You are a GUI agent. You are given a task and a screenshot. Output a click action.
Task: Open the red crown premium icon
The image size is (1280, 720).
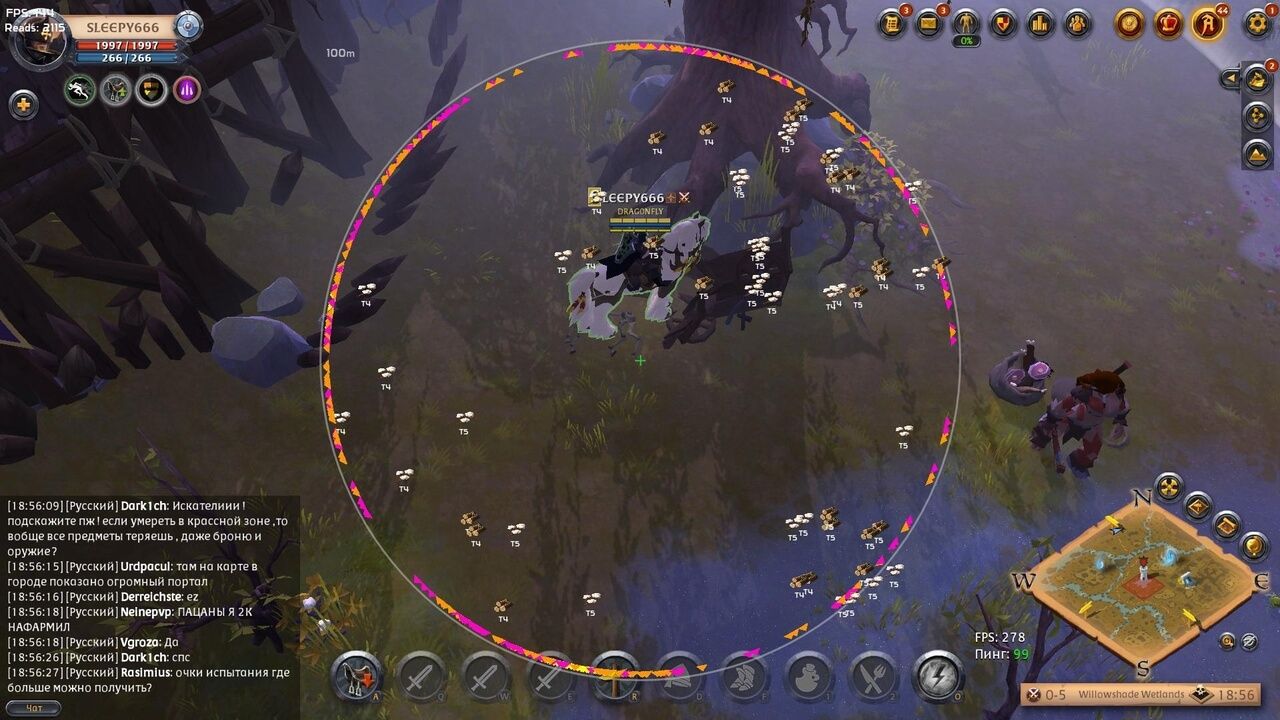coord(1168,23)
